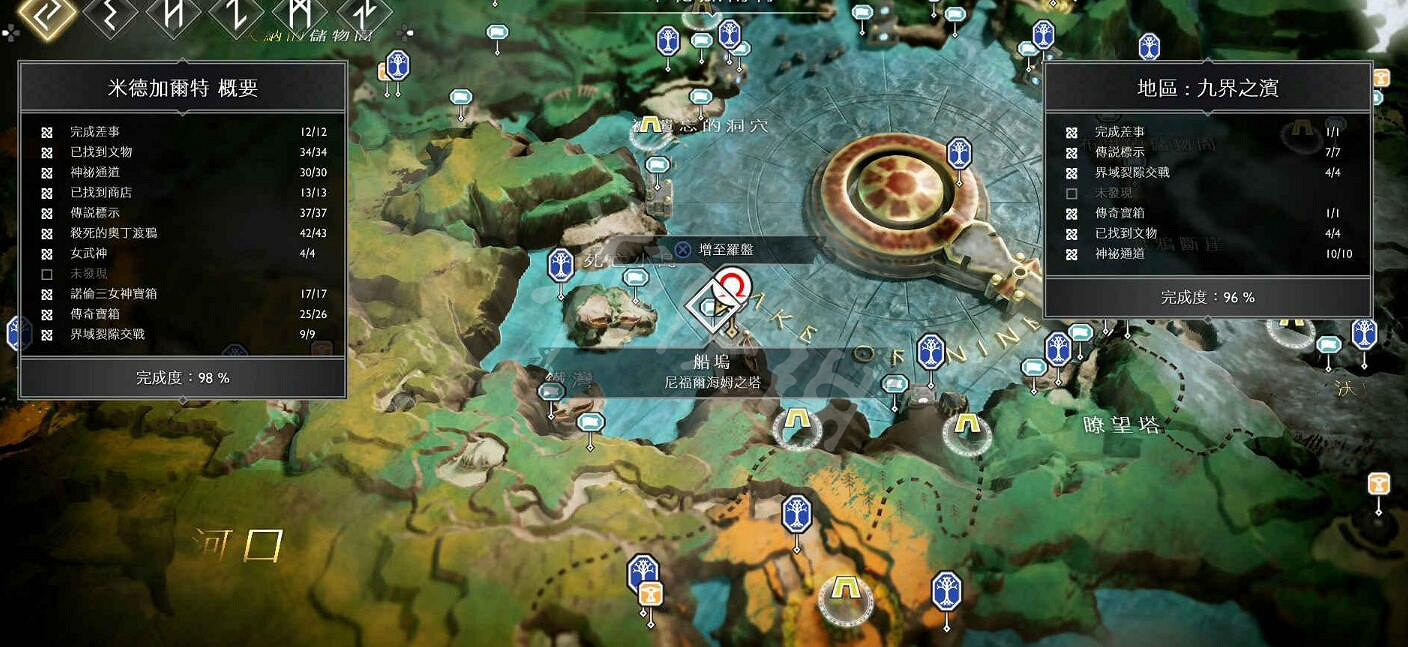Switch to the M-shaped rune realm tab
1408x647 pixels.
coord(300,14)
